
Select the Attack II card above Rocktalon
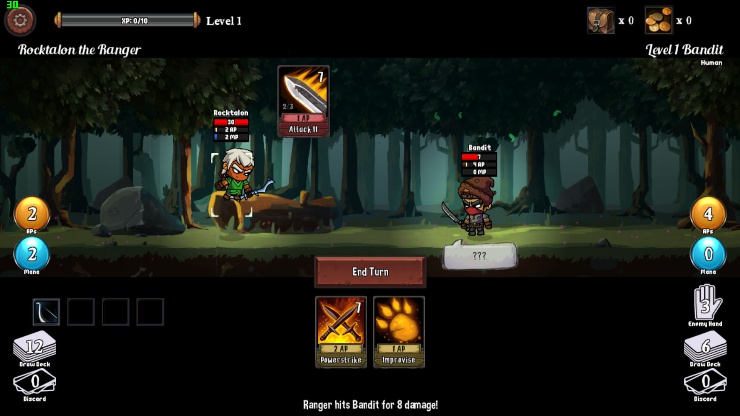coord(303,101)
